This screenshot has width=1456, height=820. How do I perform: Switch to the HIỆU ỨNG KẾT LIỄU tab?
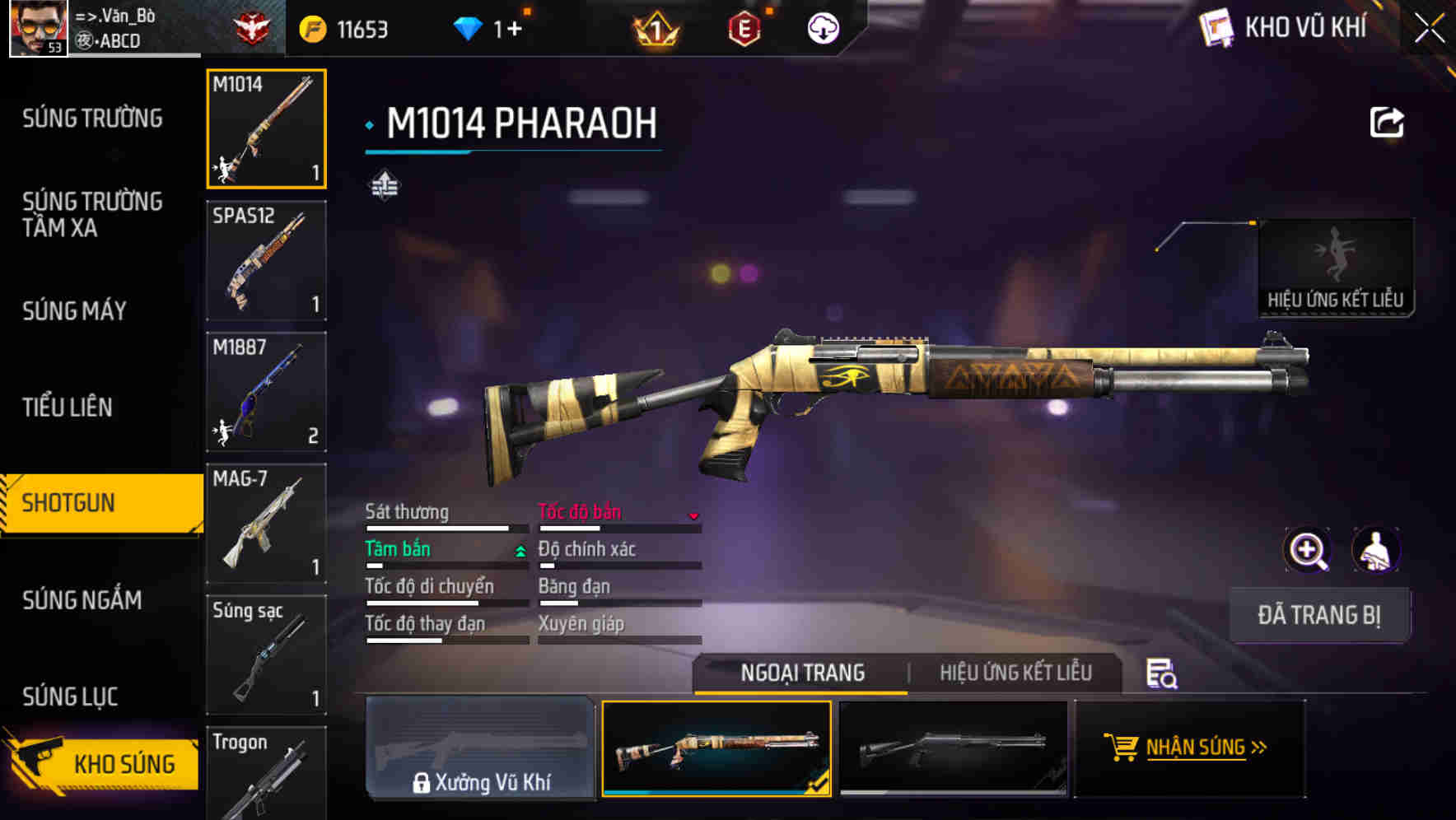[1015, 673]
